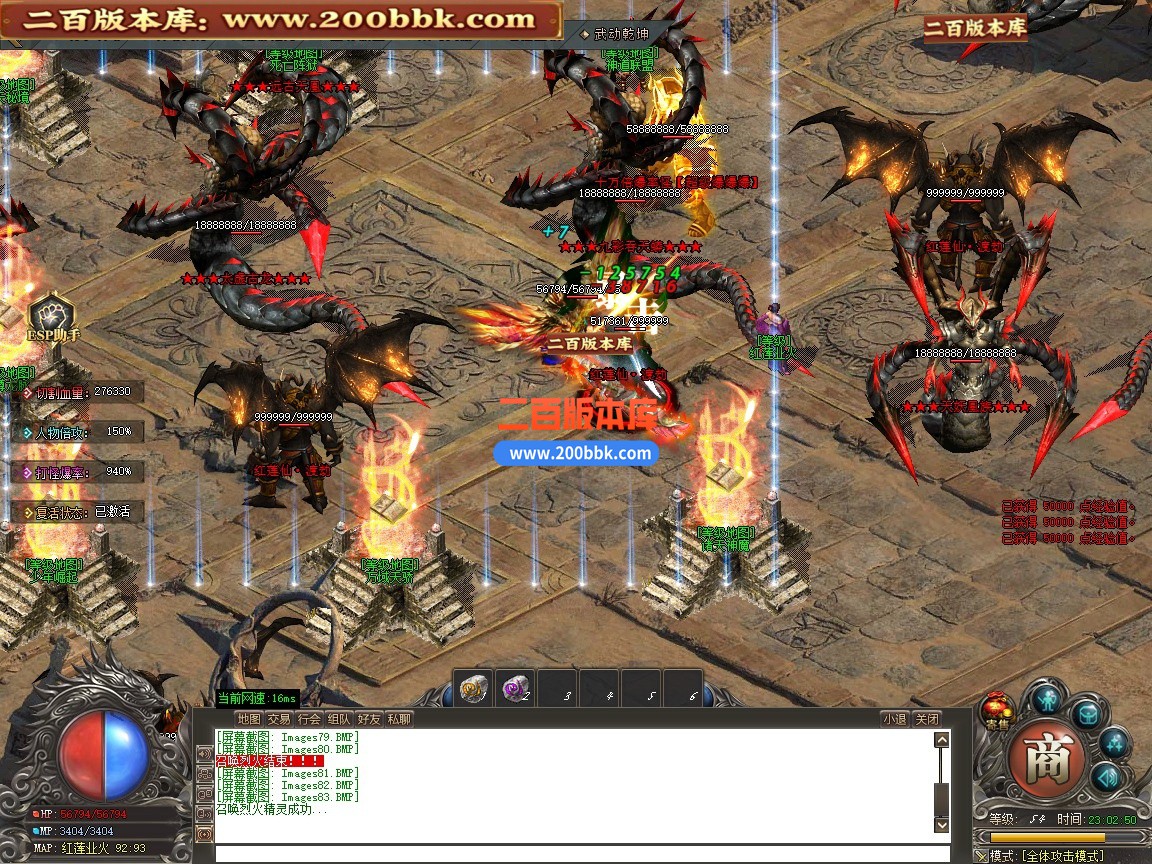
Task: Click the 小退 logout button
Action: pos(894,718)
